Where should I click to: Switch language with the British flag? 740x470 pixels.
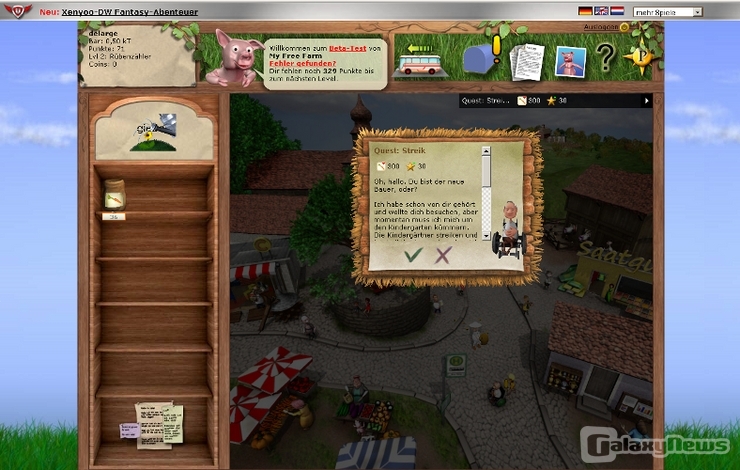pyautogui.click(x=600, y=11)
